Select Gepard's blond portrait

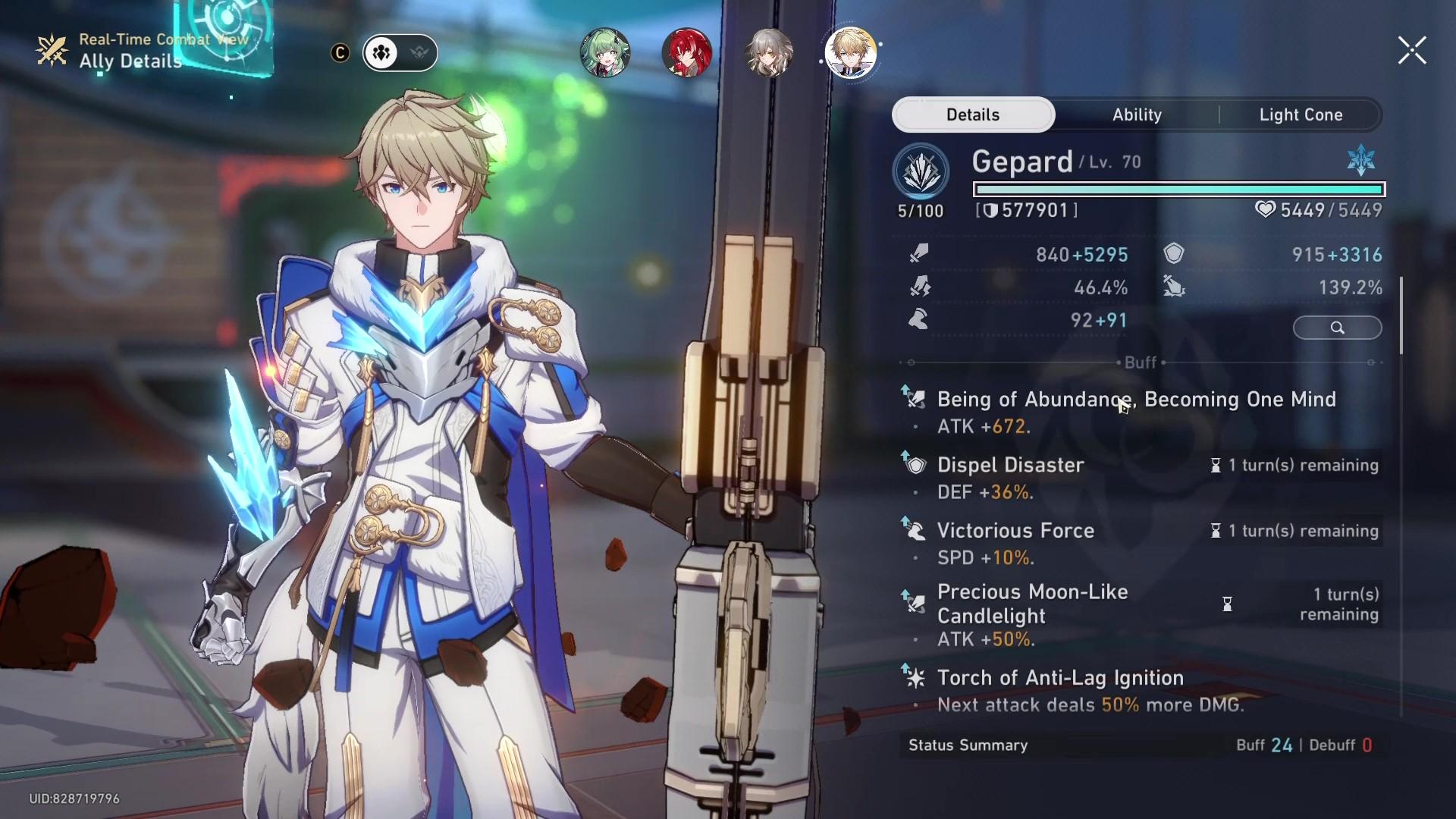click(851, 53)
